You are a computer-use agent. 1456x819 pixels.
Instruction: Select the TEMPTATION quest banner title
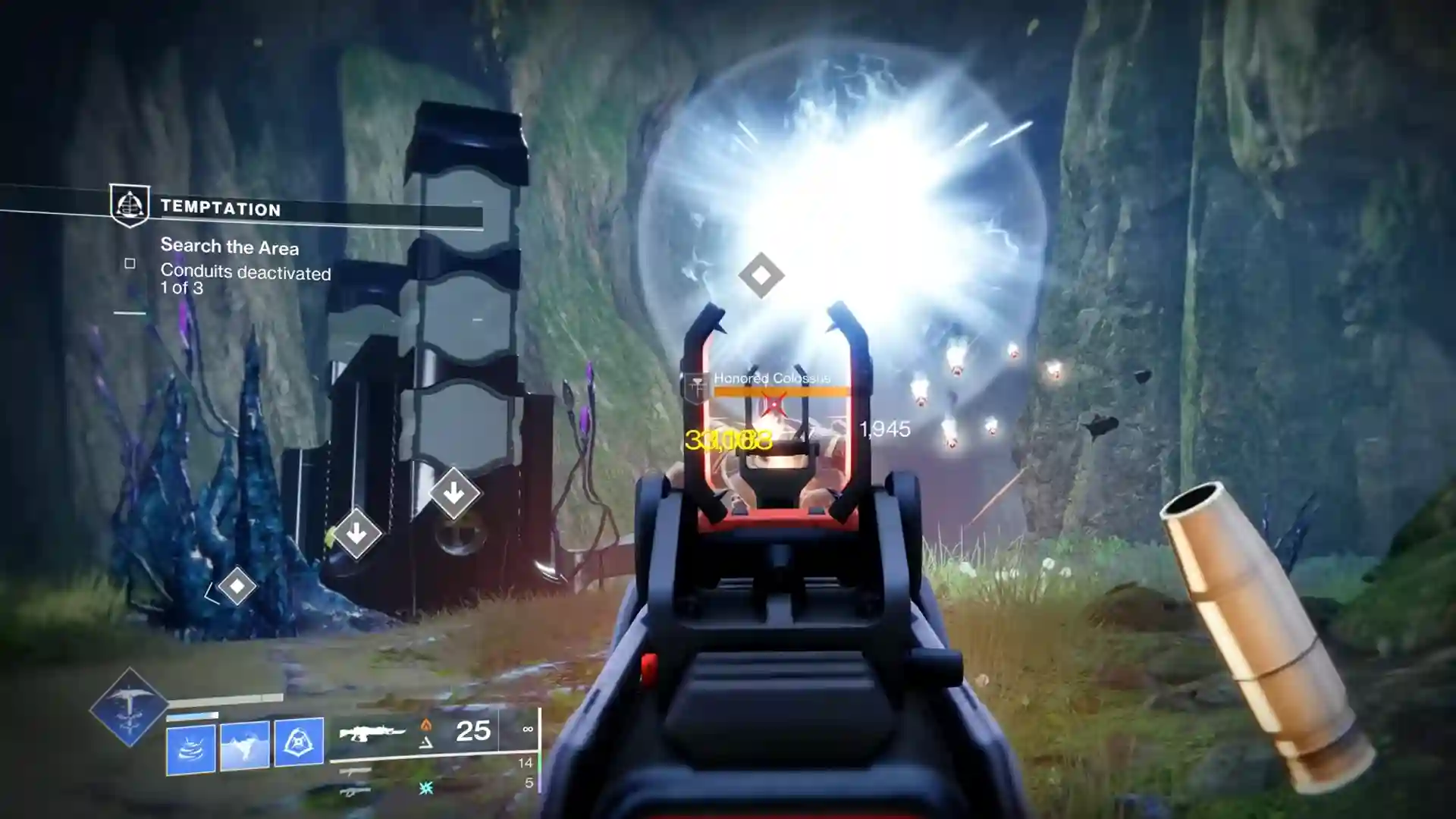tap(220, 210)
